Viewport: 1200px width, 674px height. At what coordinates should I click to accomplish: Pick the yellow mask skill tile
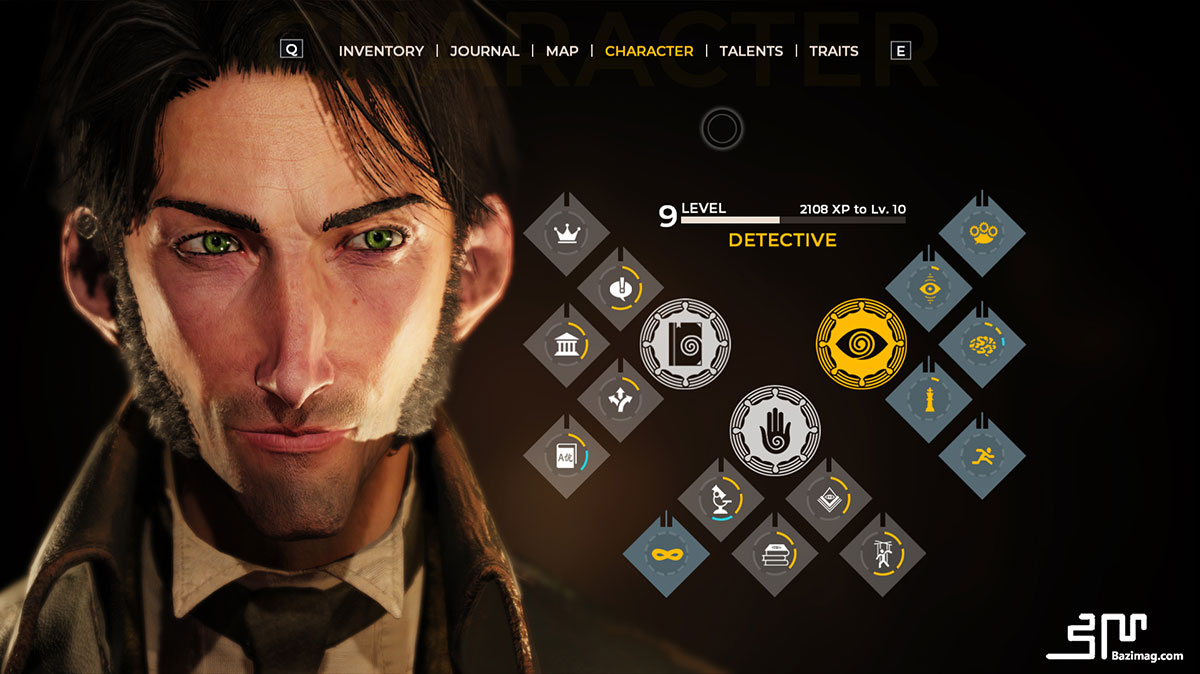coord(666,553)
